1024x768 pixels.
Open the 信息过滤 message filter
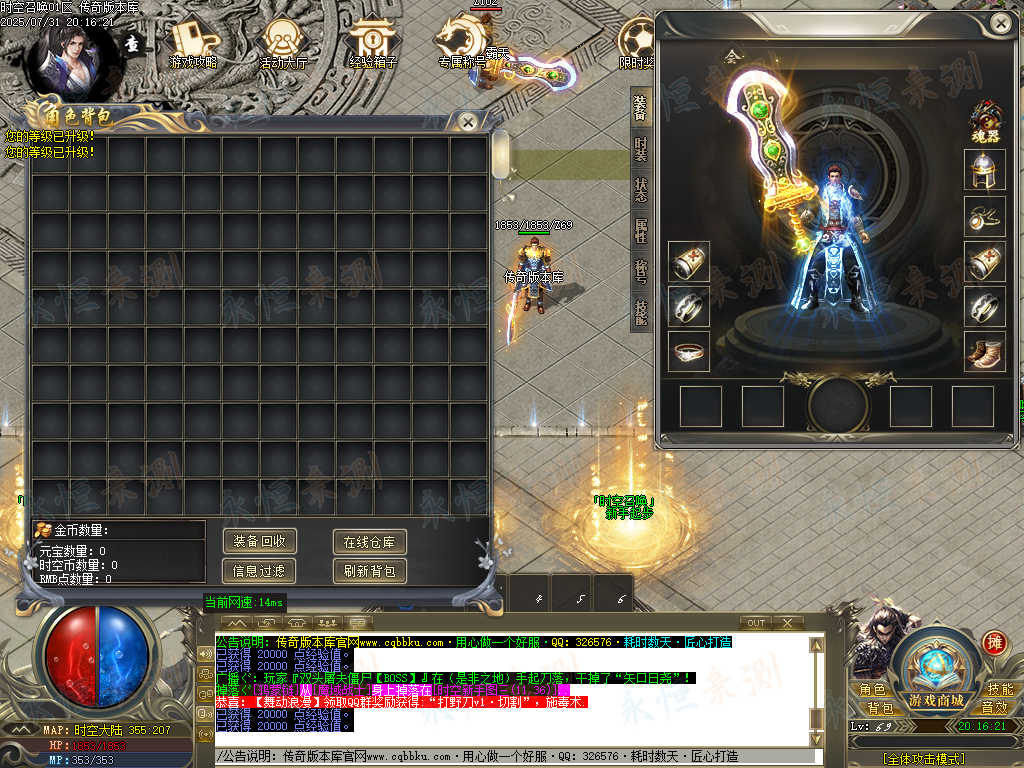pyautogui.click(x=259, y=571)
